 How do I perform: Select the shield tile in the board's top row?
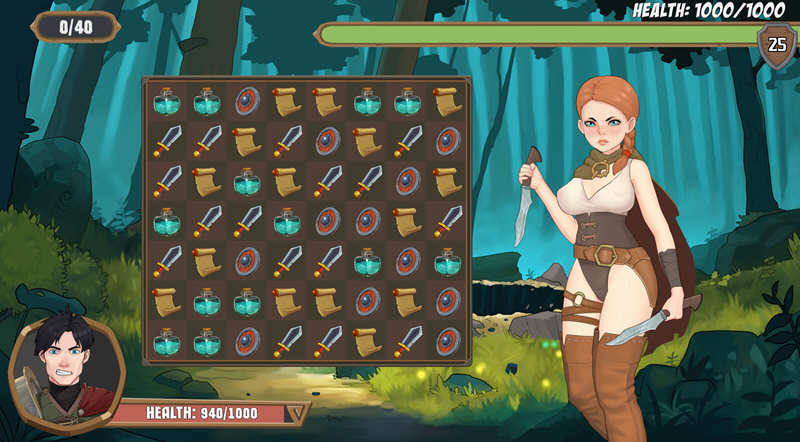[246, 100]
